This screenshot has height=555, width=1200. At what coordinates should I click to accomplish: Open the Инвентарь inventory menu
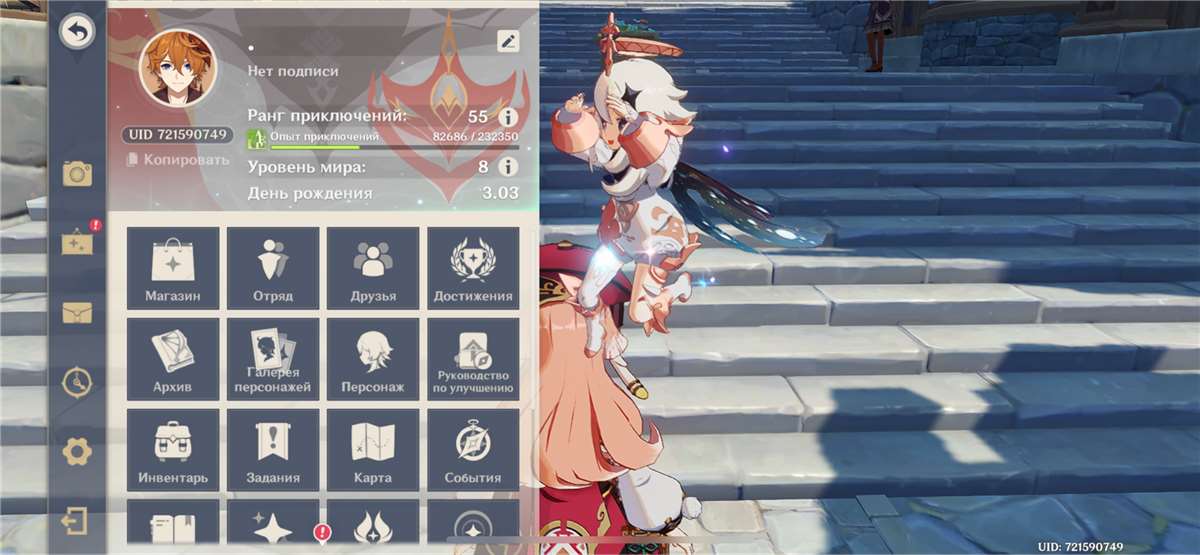point(173,449)
